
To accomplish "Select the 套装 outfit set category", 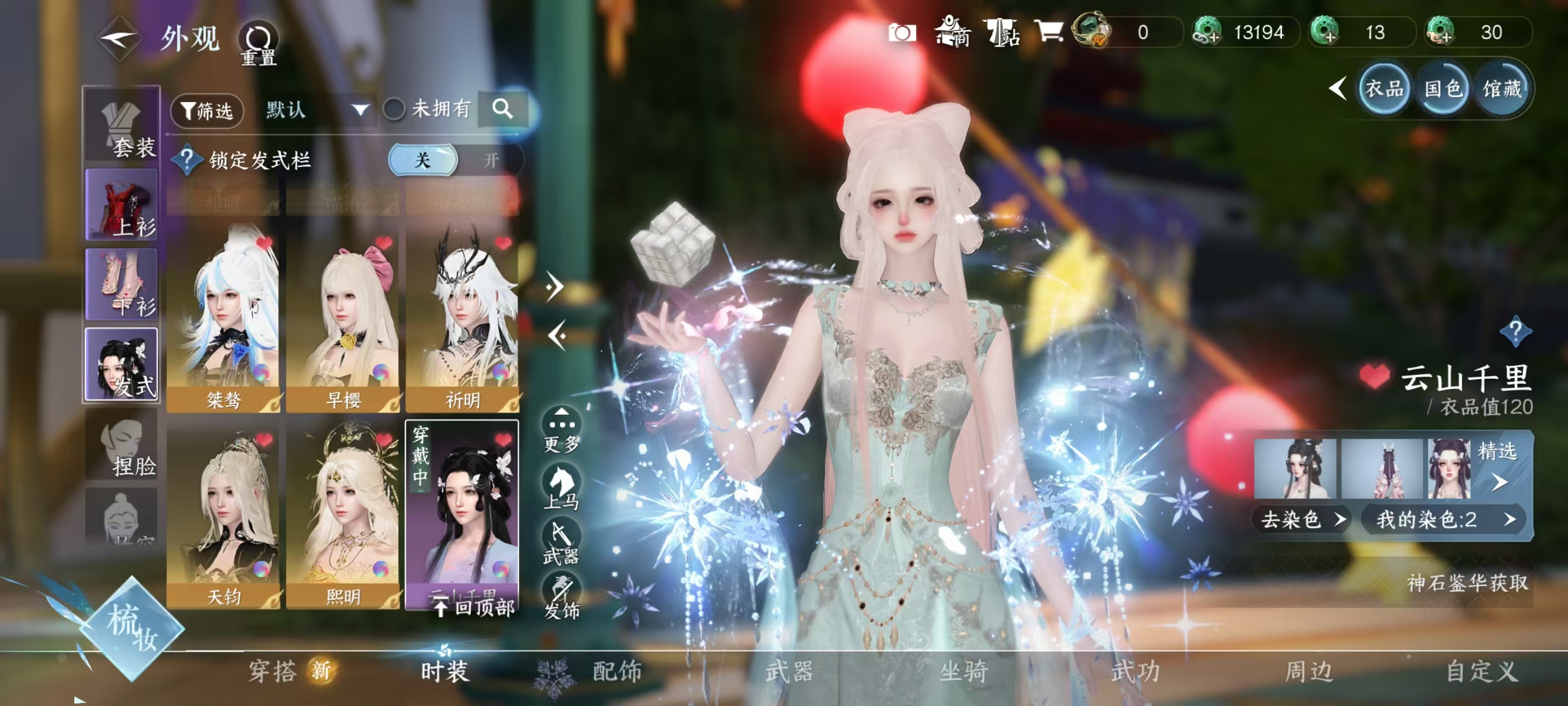I will click(122, 127).
